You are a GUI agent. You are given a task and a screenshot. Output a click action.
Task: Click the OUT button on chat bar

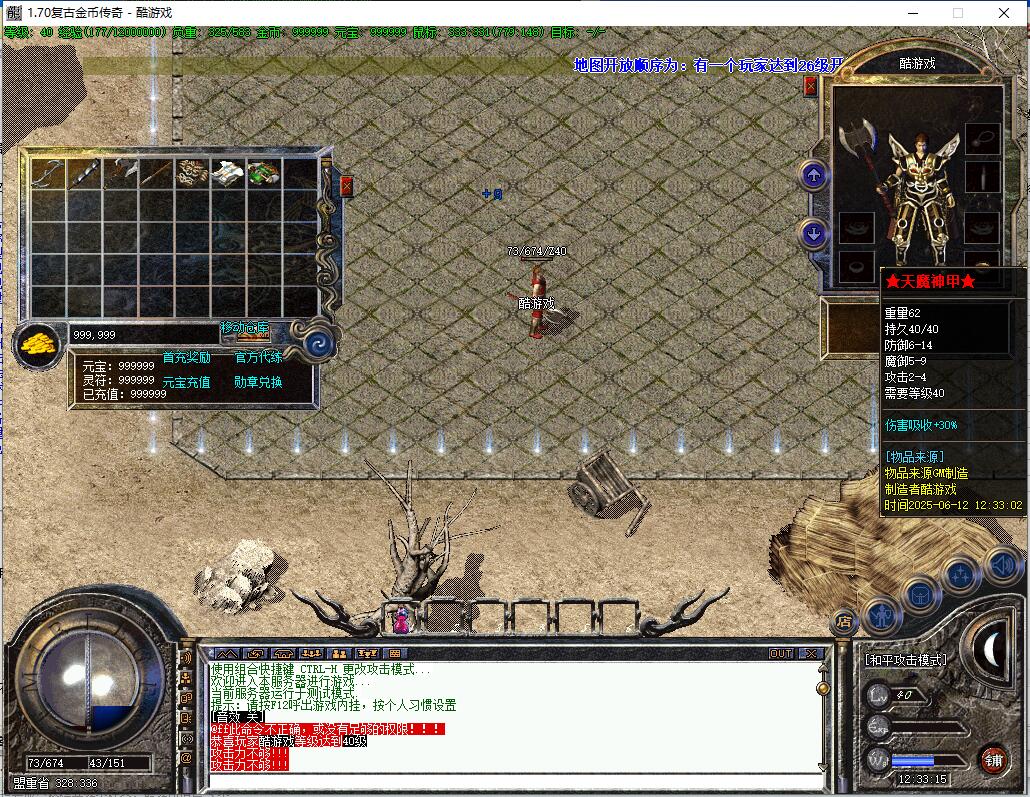pos(781,653)
